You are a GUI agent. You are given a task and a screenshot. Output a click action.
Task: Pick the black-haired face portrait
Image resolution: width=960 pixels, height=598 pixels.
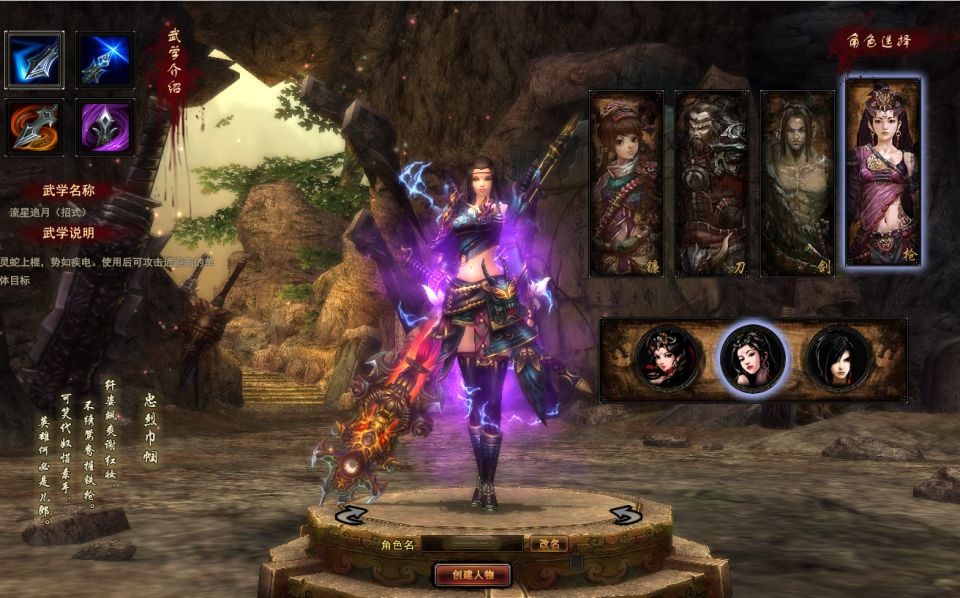pyautogui.click(x=838, y=358)
